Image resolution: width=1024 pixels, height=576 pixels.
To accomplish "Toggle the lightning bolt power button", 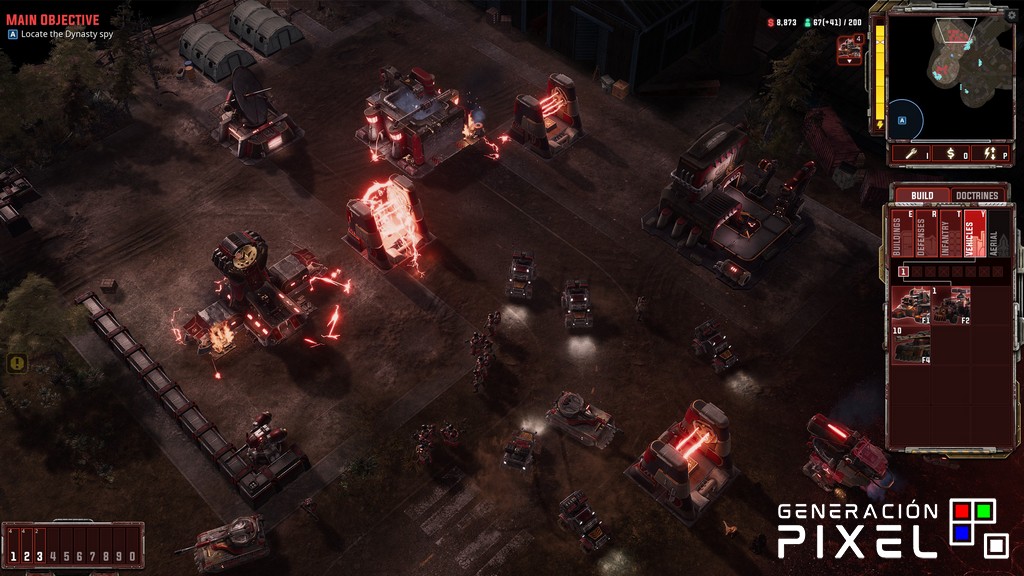I will [989, 153].
